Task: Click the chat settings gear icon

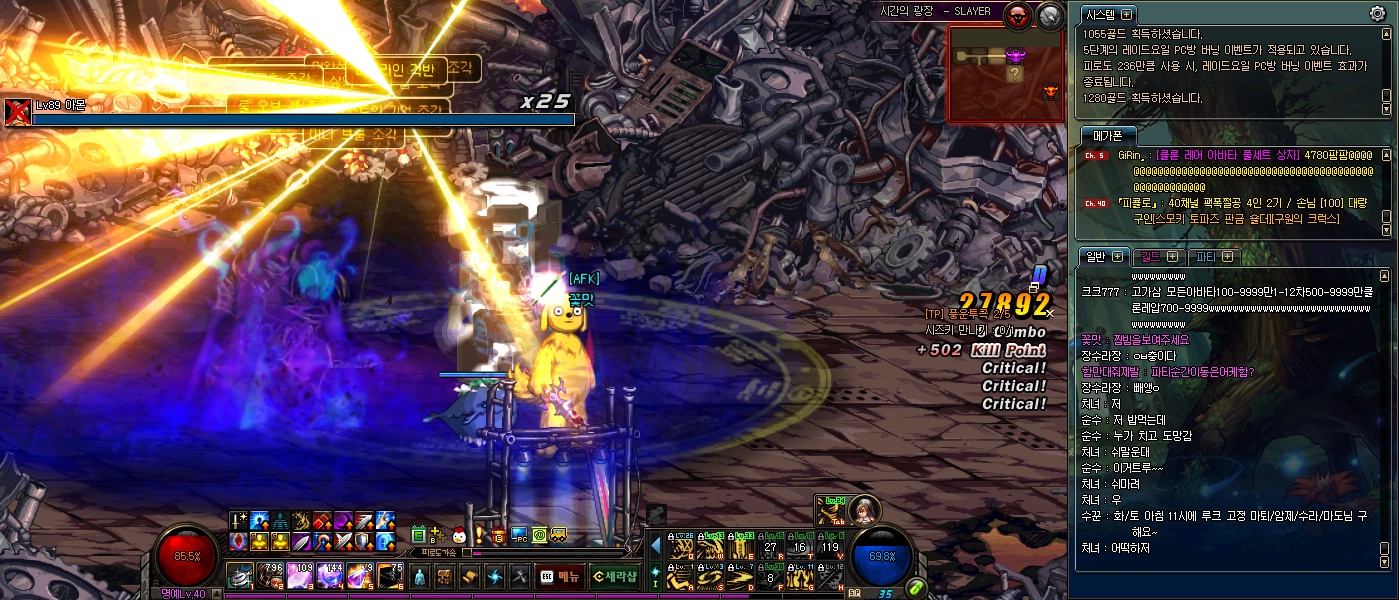Action: (1377, 13)
